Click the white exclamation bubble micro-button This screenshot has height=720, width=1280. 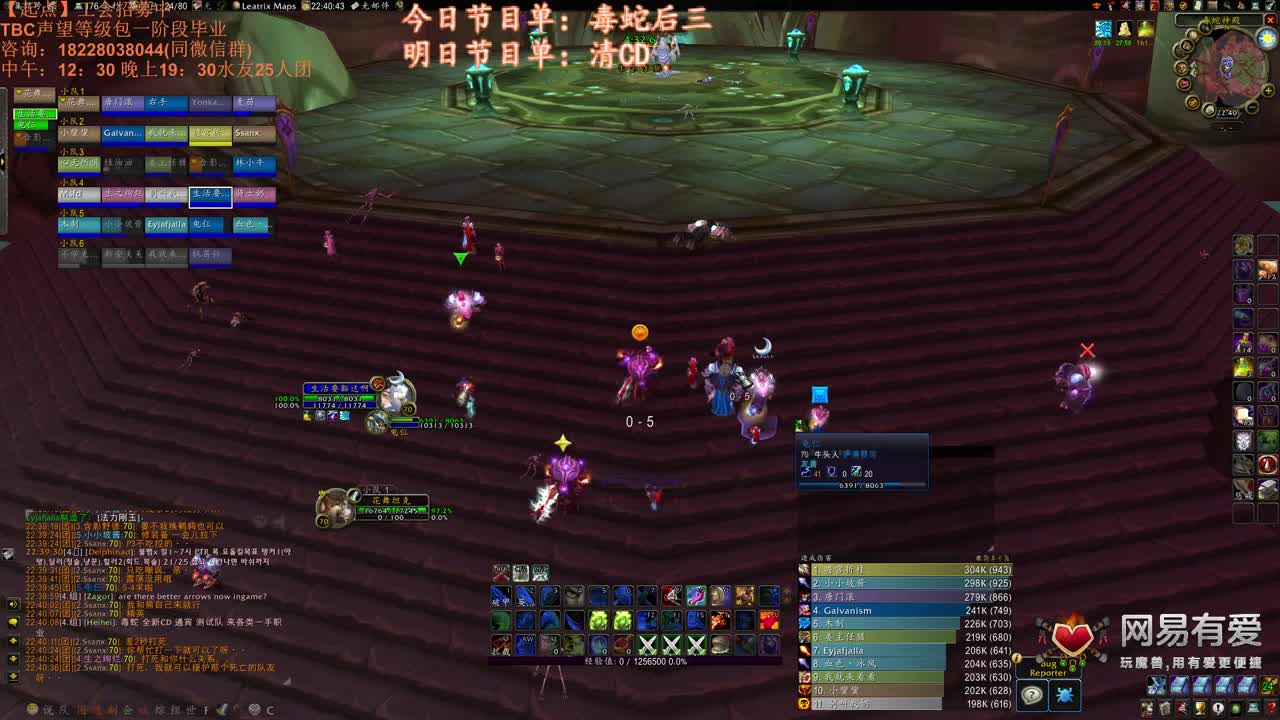(x=1217, y=708)
